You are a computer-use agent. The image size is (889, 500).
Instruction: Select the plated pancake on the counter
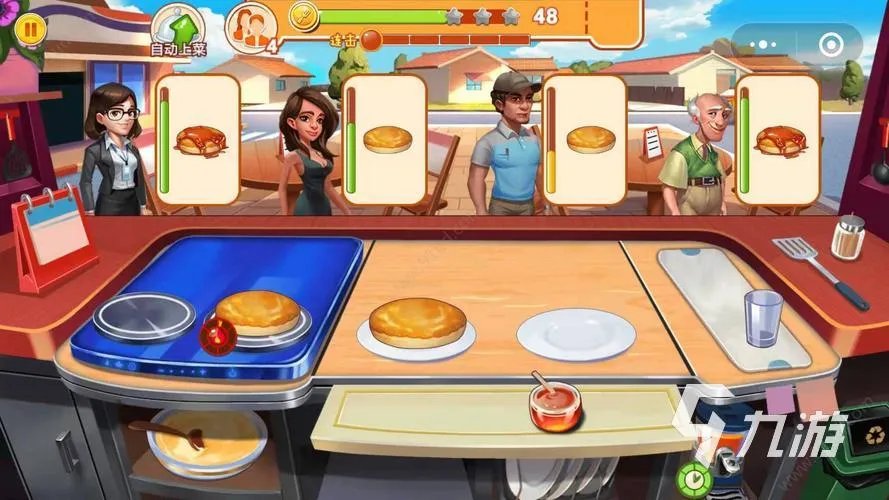[x=417, y=324]
